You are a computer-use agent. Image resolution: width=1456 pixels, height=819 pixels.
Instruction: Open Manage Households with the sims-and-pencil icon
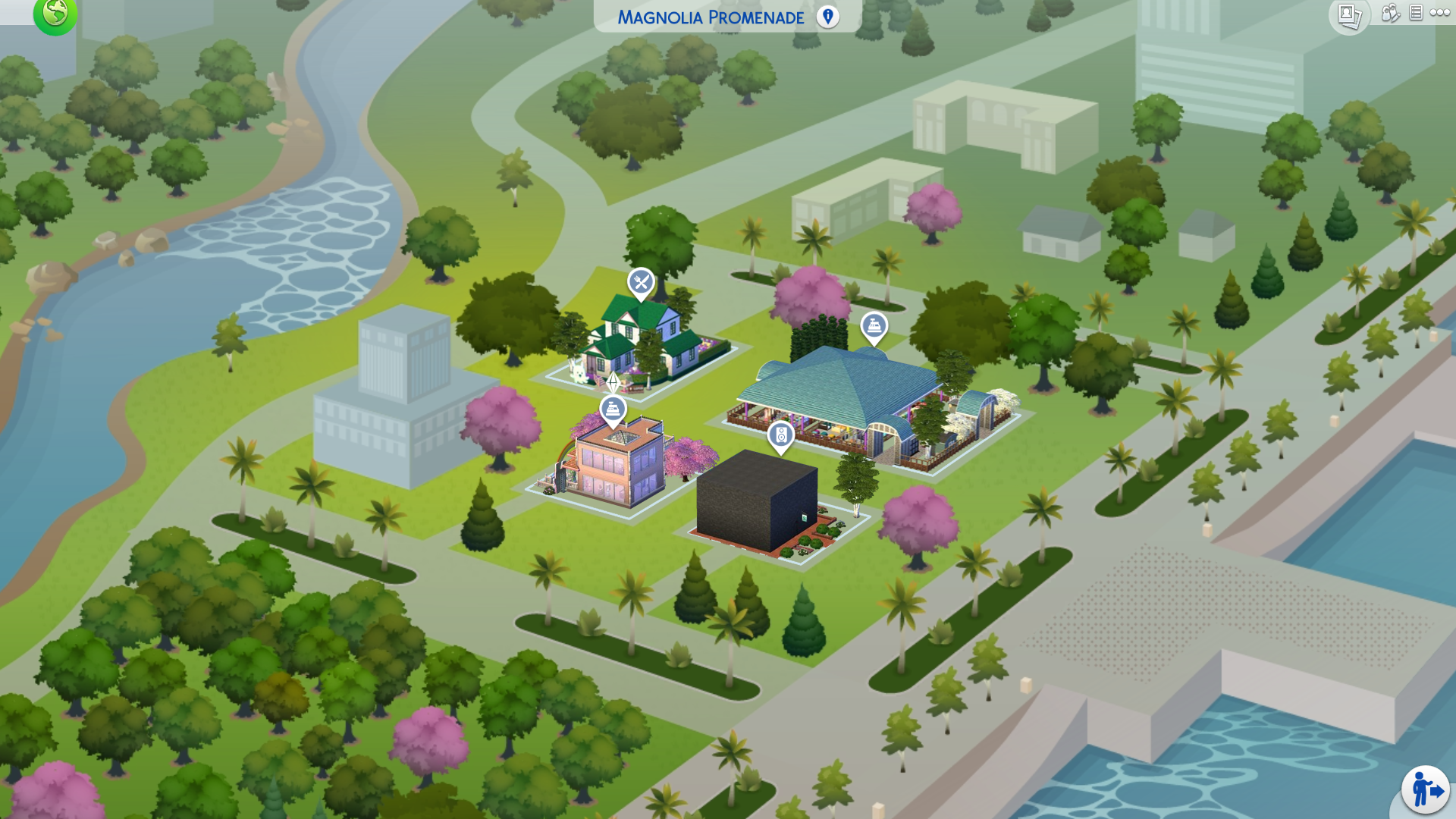pos(1390,13)
